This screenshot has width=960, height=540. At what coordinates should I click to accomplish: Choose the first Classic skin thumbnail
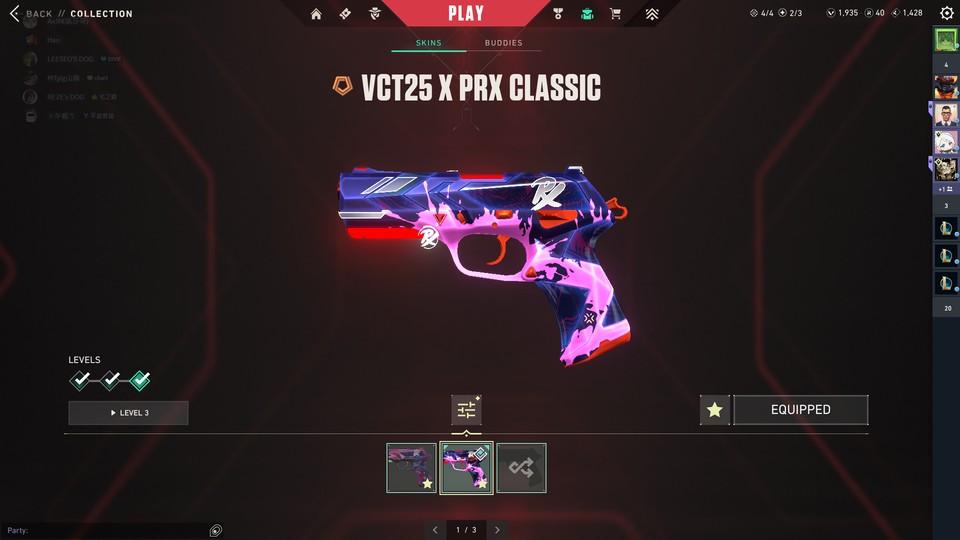coord(411,468)
